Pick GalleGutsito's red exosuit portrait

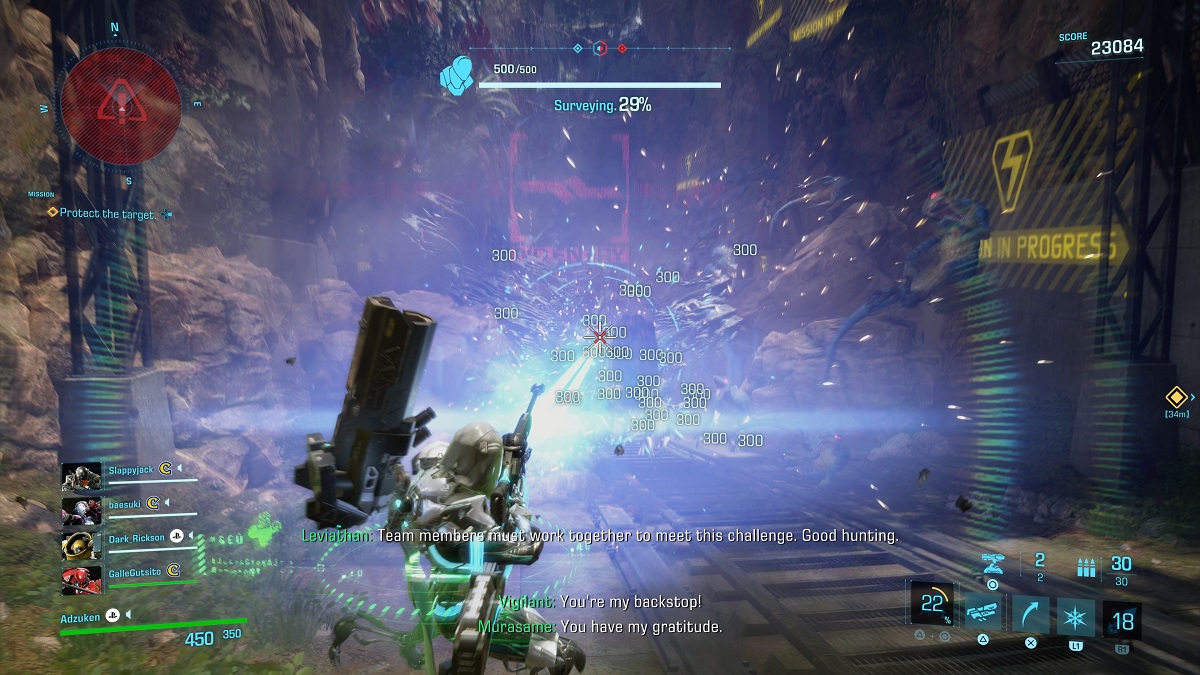point(82,579)
